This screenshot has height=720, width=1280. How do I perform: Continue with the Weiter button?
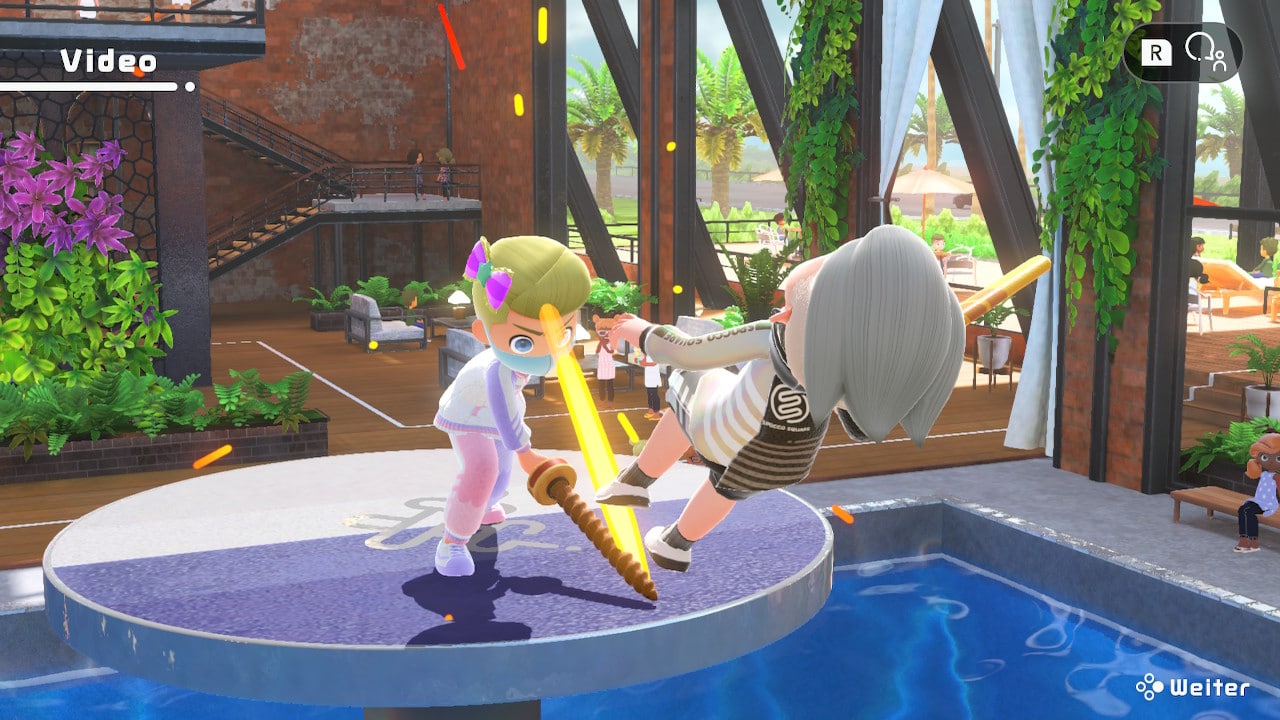coord(1192,688)
